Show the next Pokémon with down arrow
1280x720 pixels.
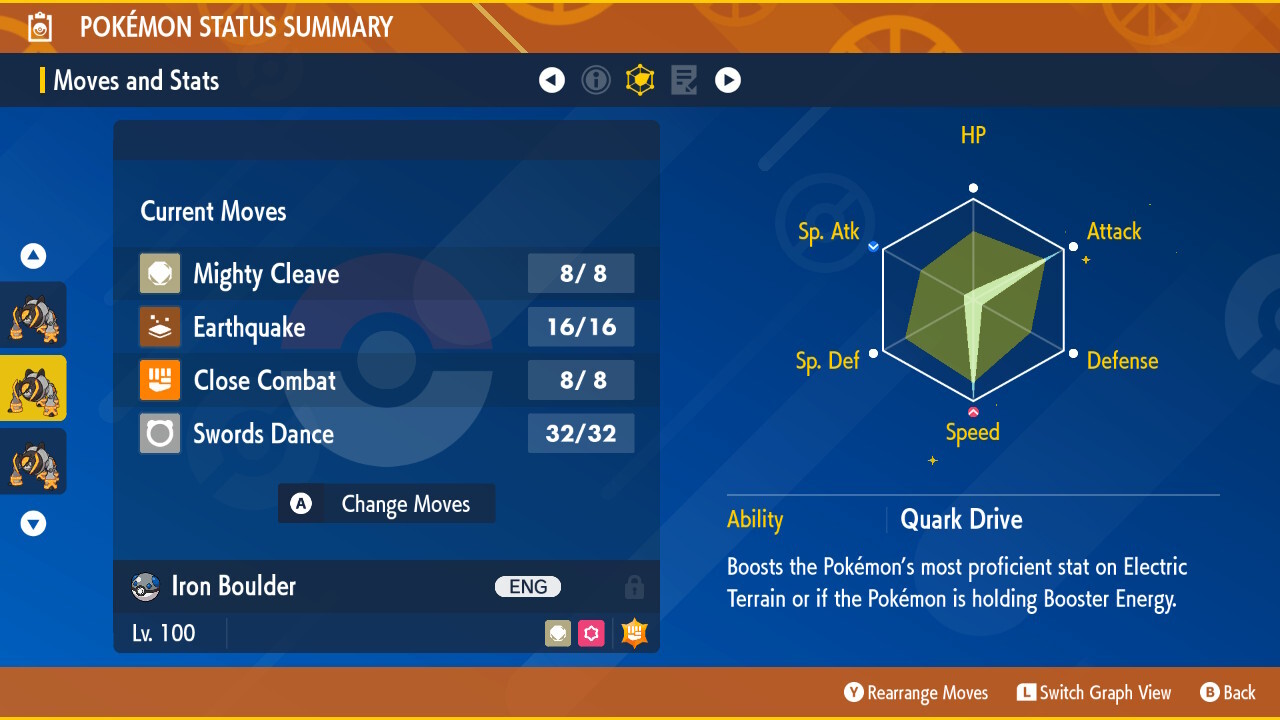coord(34,523)
